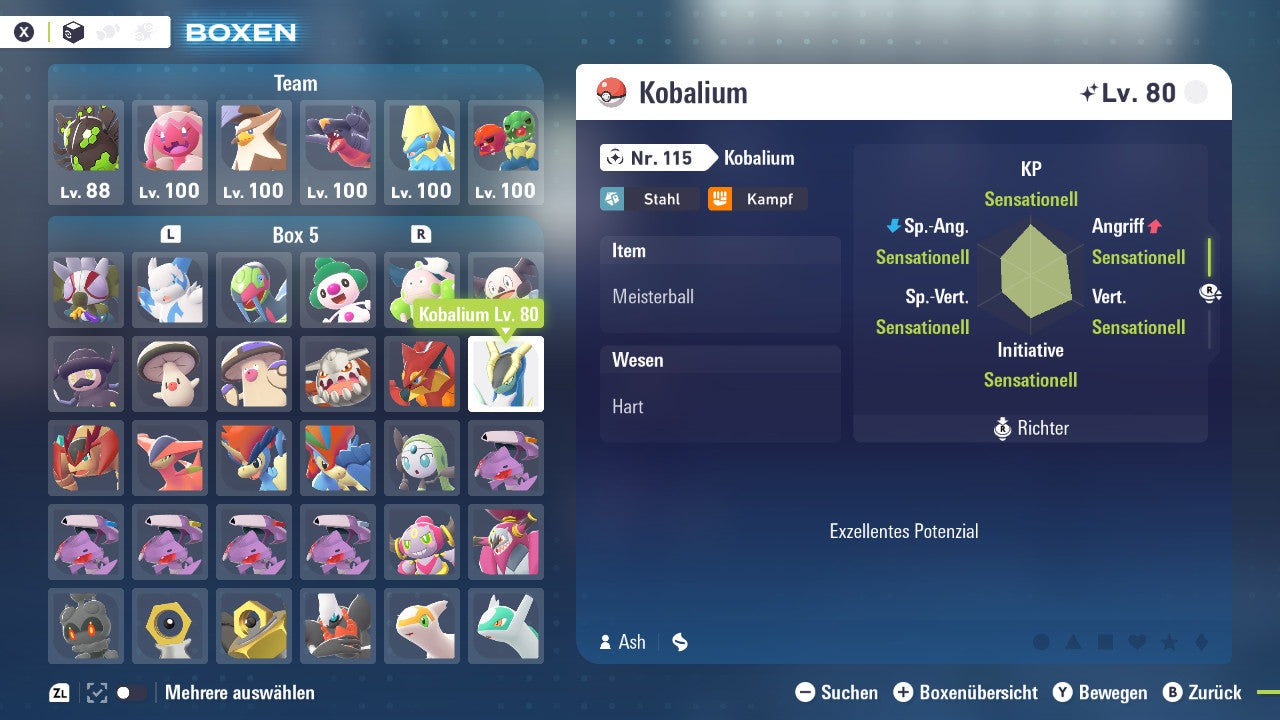Click the Poké Ball icon next to Kobalium

pyautogui.click(x=609, y=92)
